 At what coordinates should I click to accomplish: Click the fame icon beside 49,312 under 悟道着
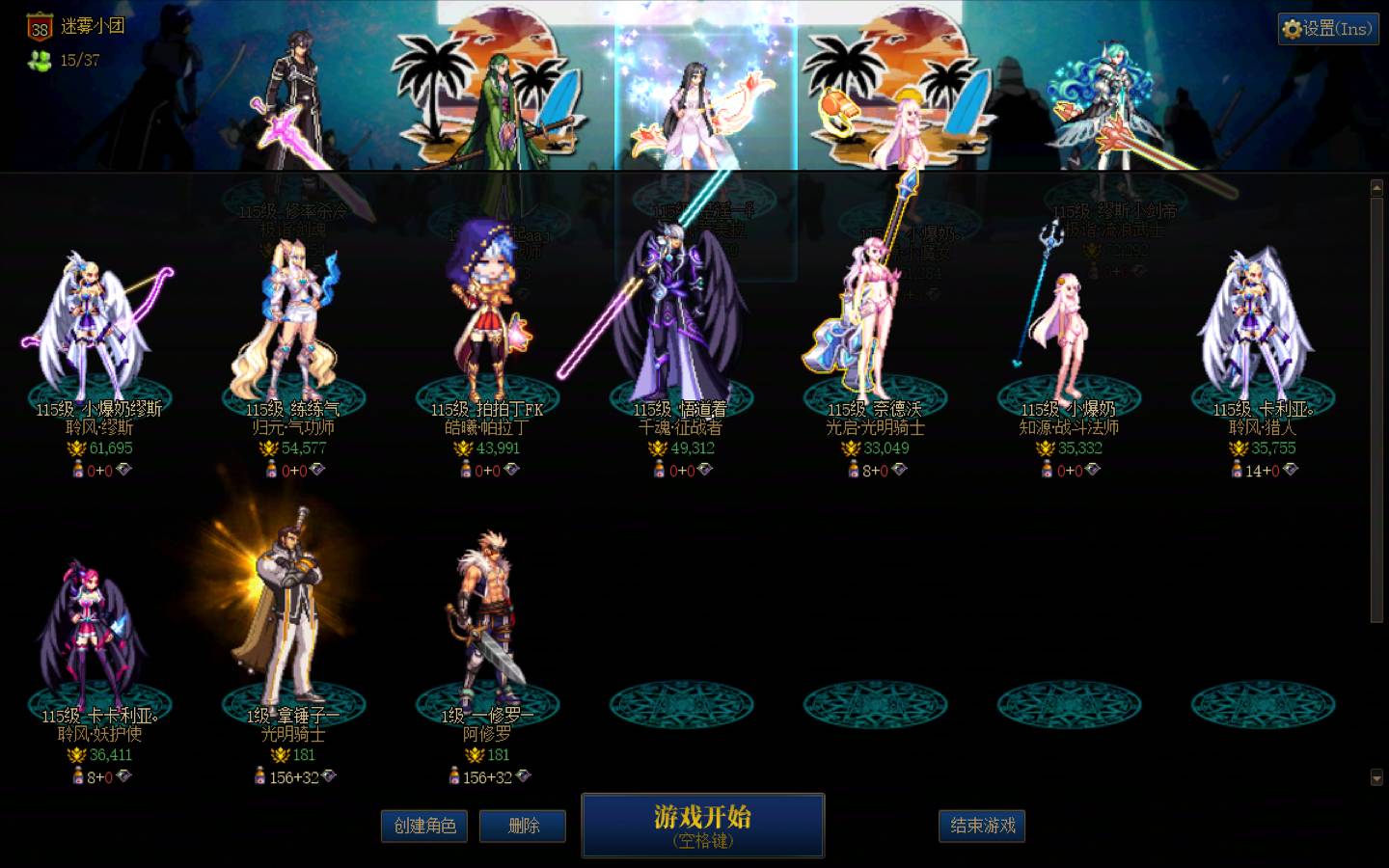[x=656, y=448]
